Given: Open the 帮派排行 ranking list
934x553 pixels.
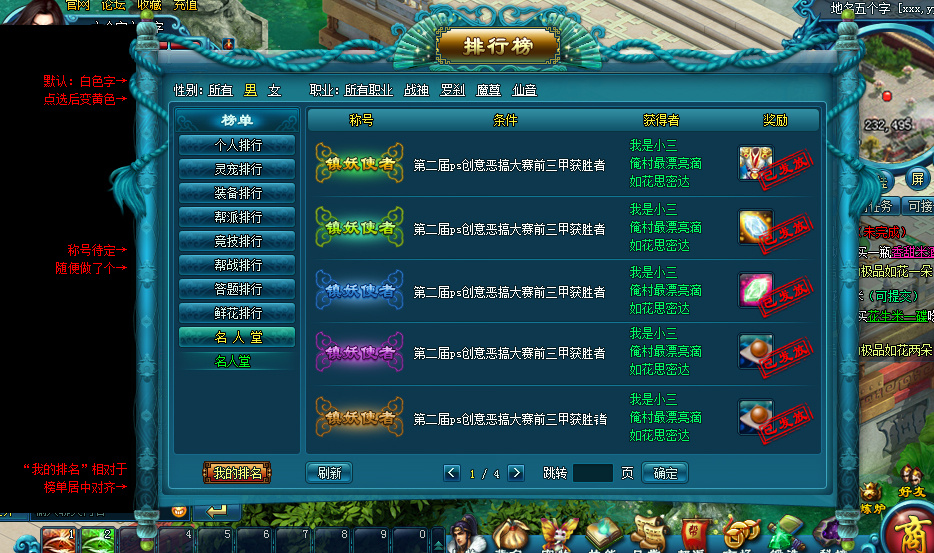Looking at the screenshot, I should [x=237, y=216].
